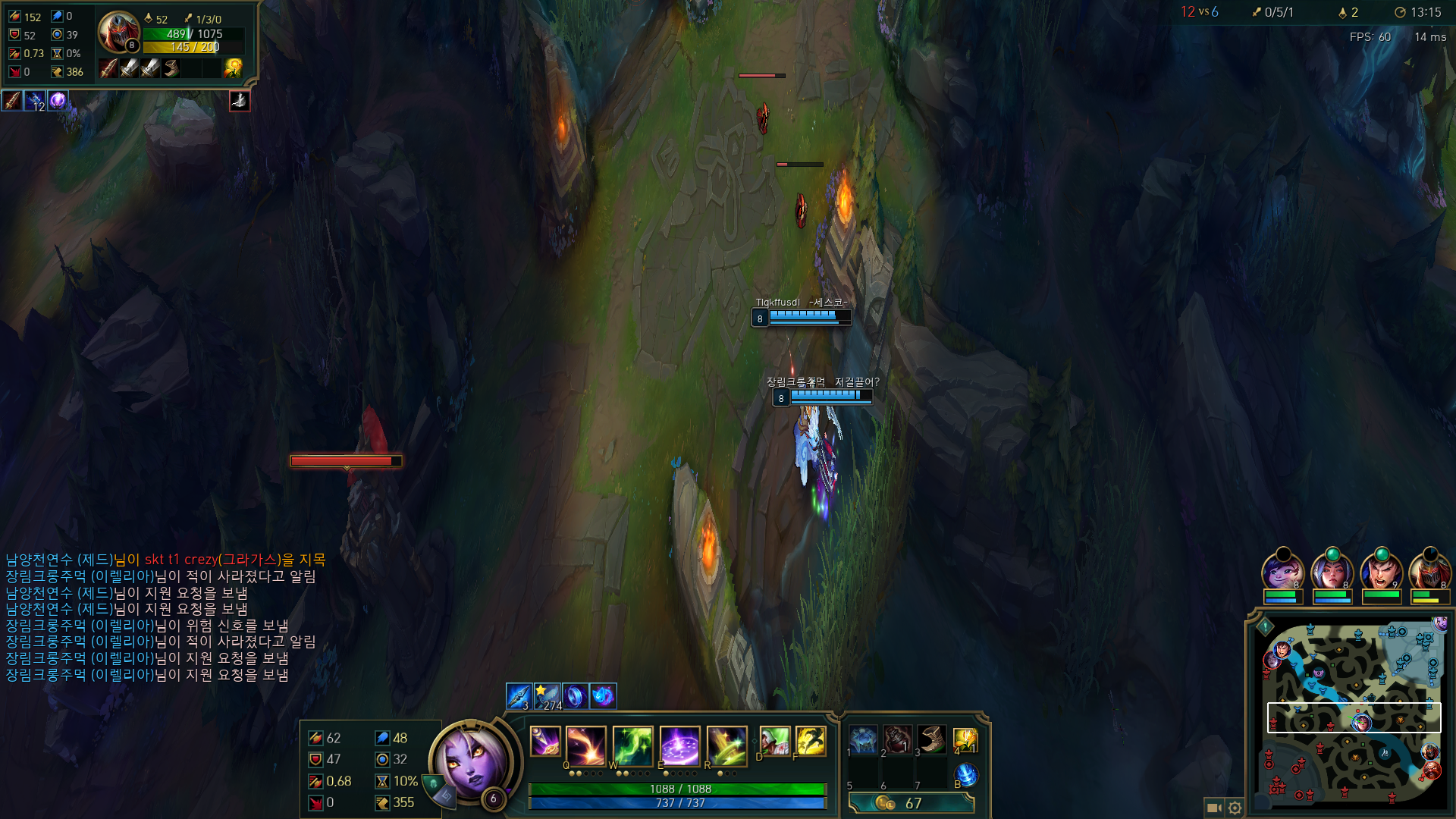This screenshot has width=1456, height=819.
Task: Cast Soraka's Q ability Starcall
Action: pos(585,745)
